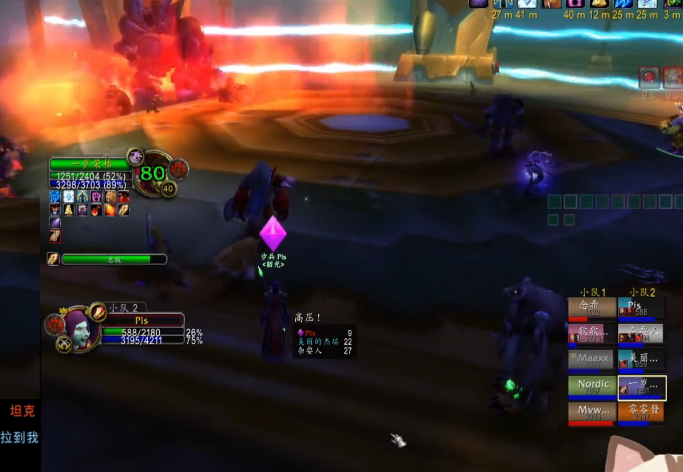Screen dimensions: 683x472
Task: Click the 拉到我 text on the left panel
Action: (x=19, y=437)
